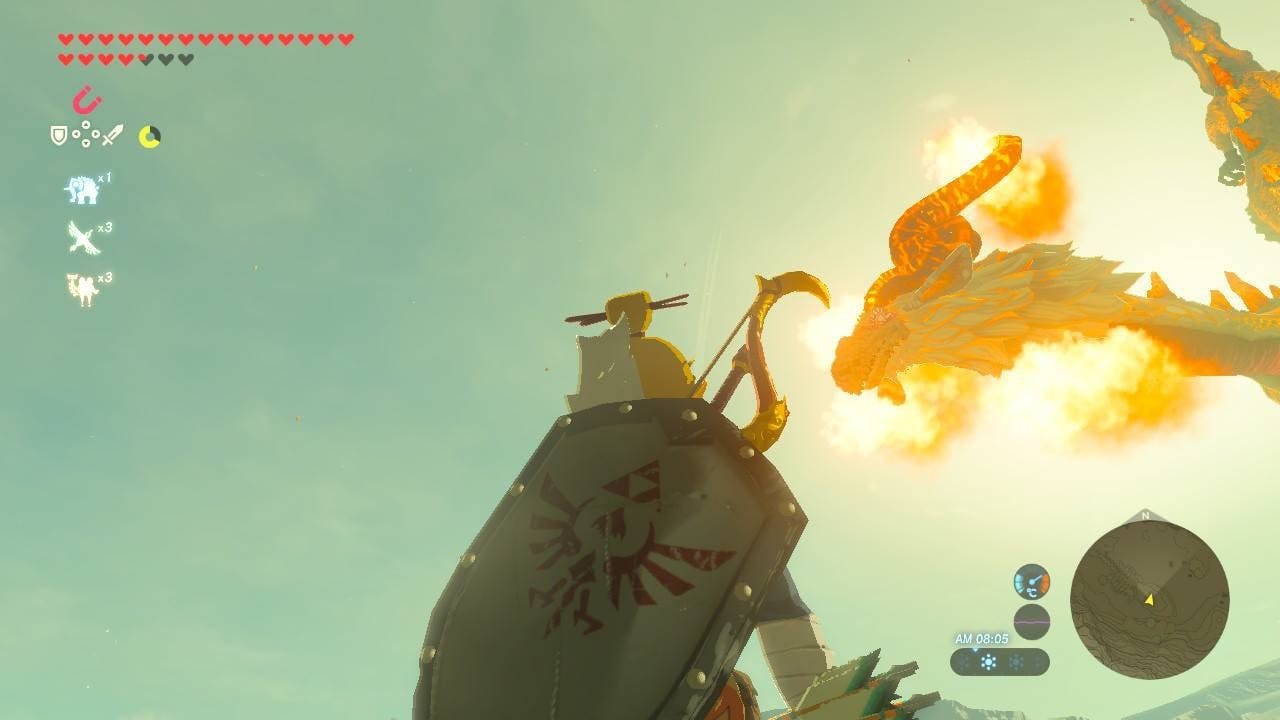1280x720 pixels.
Task: Activate the Revali's Gale bird icon
Action: pos(82,238)
